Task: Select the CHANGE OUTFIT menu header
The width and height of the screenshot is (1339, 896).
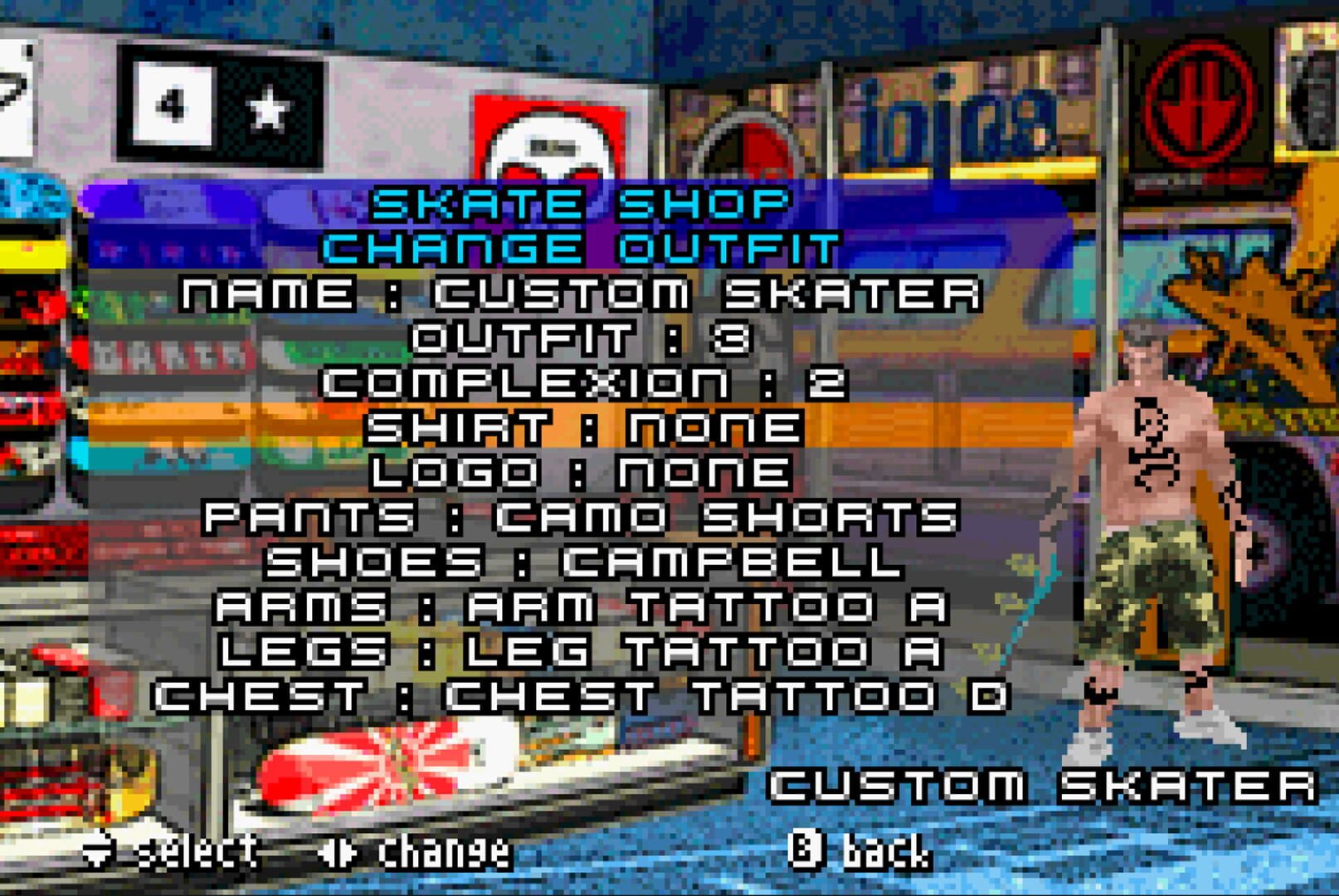Action: (581, 245)
